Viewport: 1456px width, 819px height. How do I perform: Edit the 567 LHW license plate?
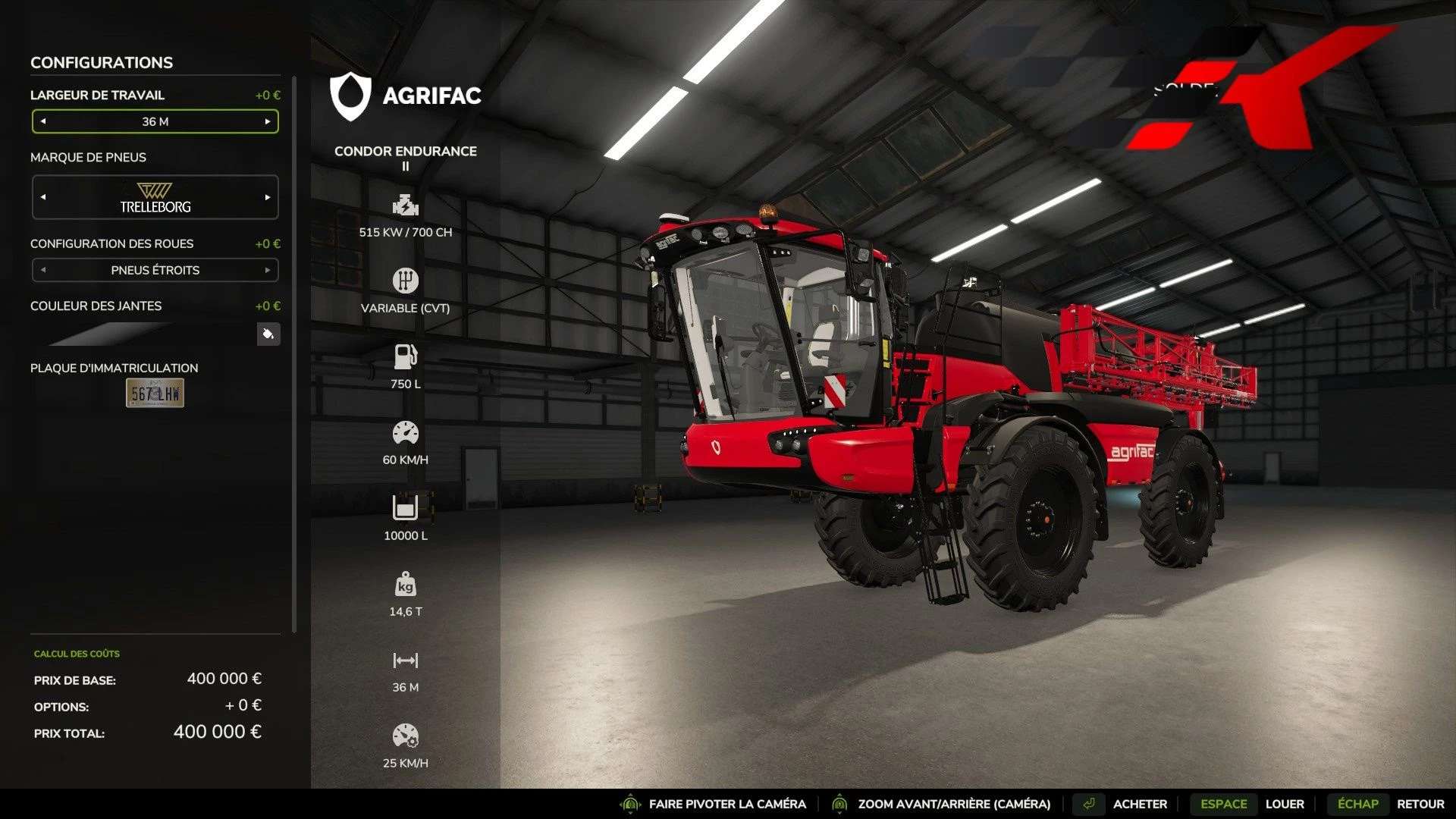155,393
